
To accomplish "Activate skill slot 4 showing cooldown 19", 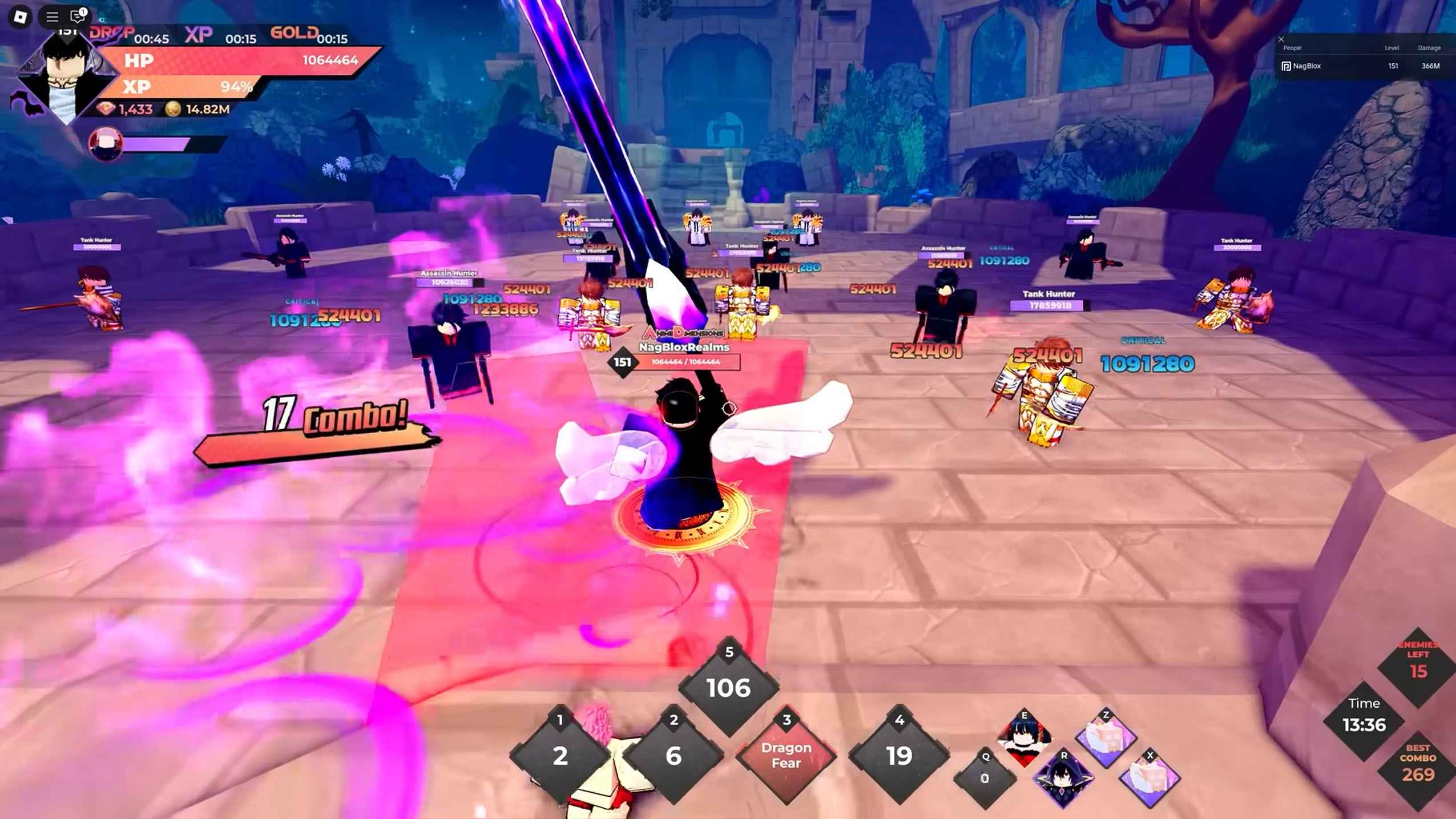I will point(899,755).
